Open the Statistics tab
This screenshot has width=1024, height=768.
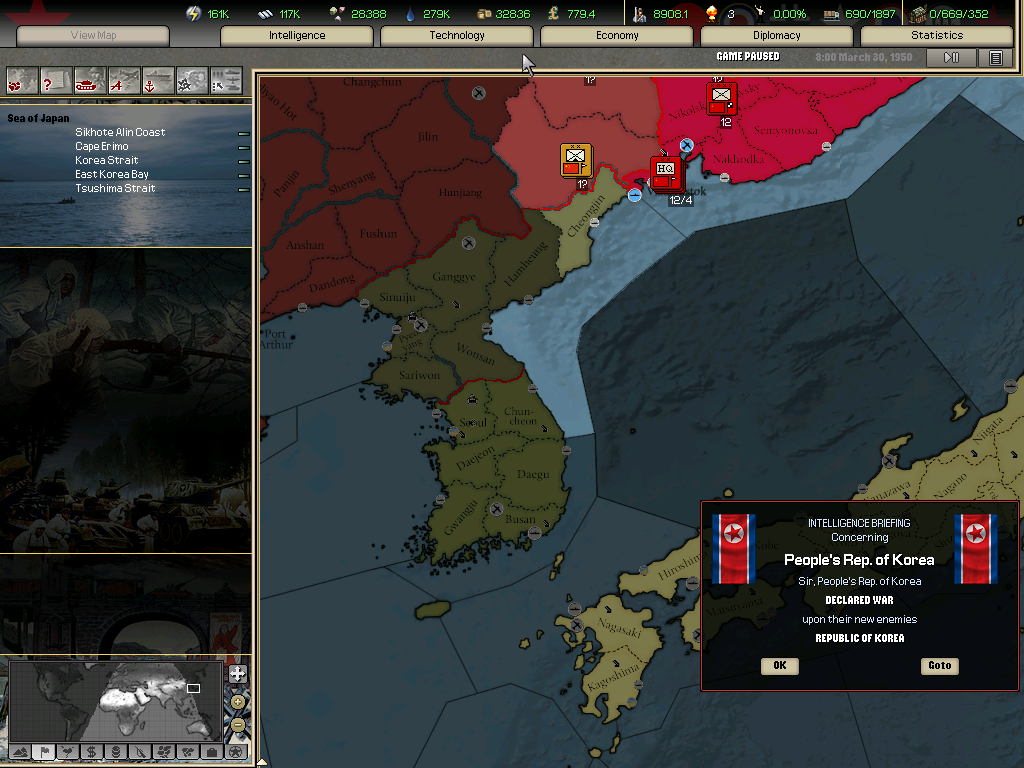[937, 36]
